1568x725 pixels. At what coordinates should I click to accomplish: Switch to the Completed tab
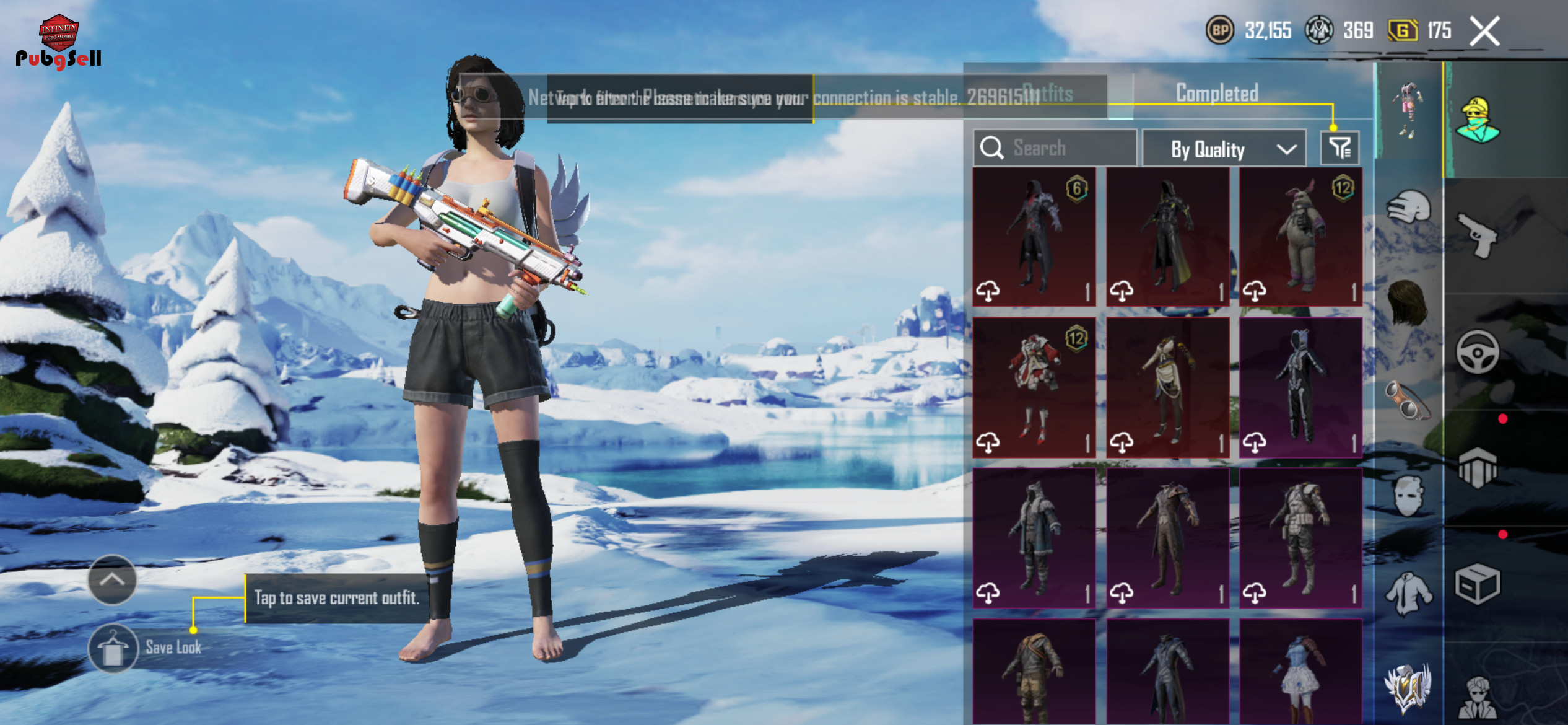pyautogui.click(x=1216, y=94)
